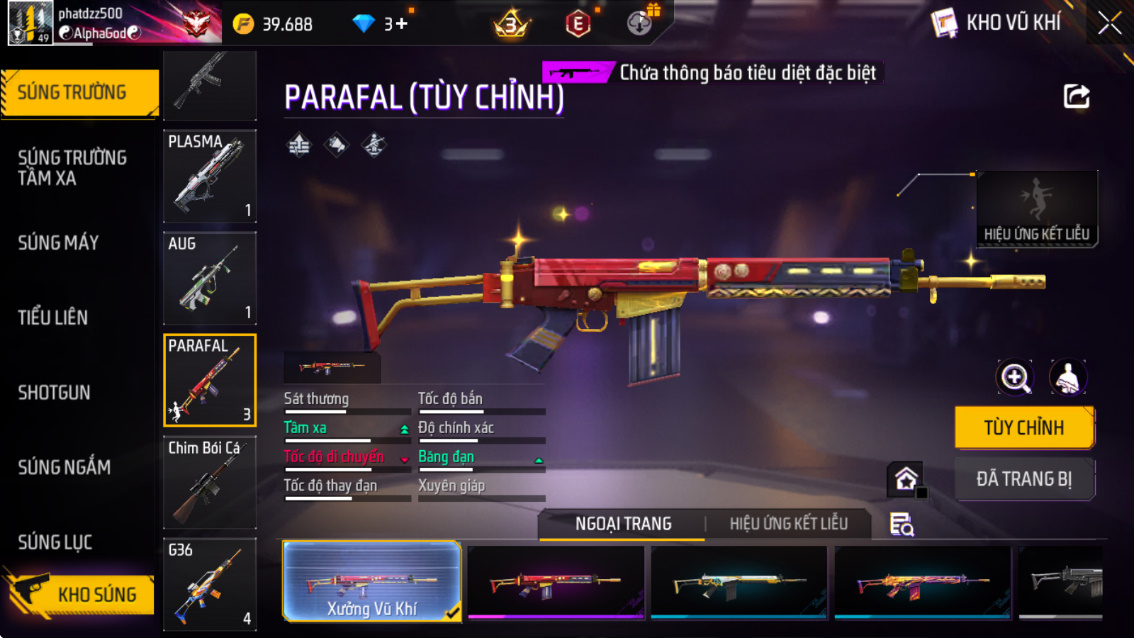Screen dimensions: 1134x638
Task: Zoom in with the magnifier icon
Action: point(1015,377)
